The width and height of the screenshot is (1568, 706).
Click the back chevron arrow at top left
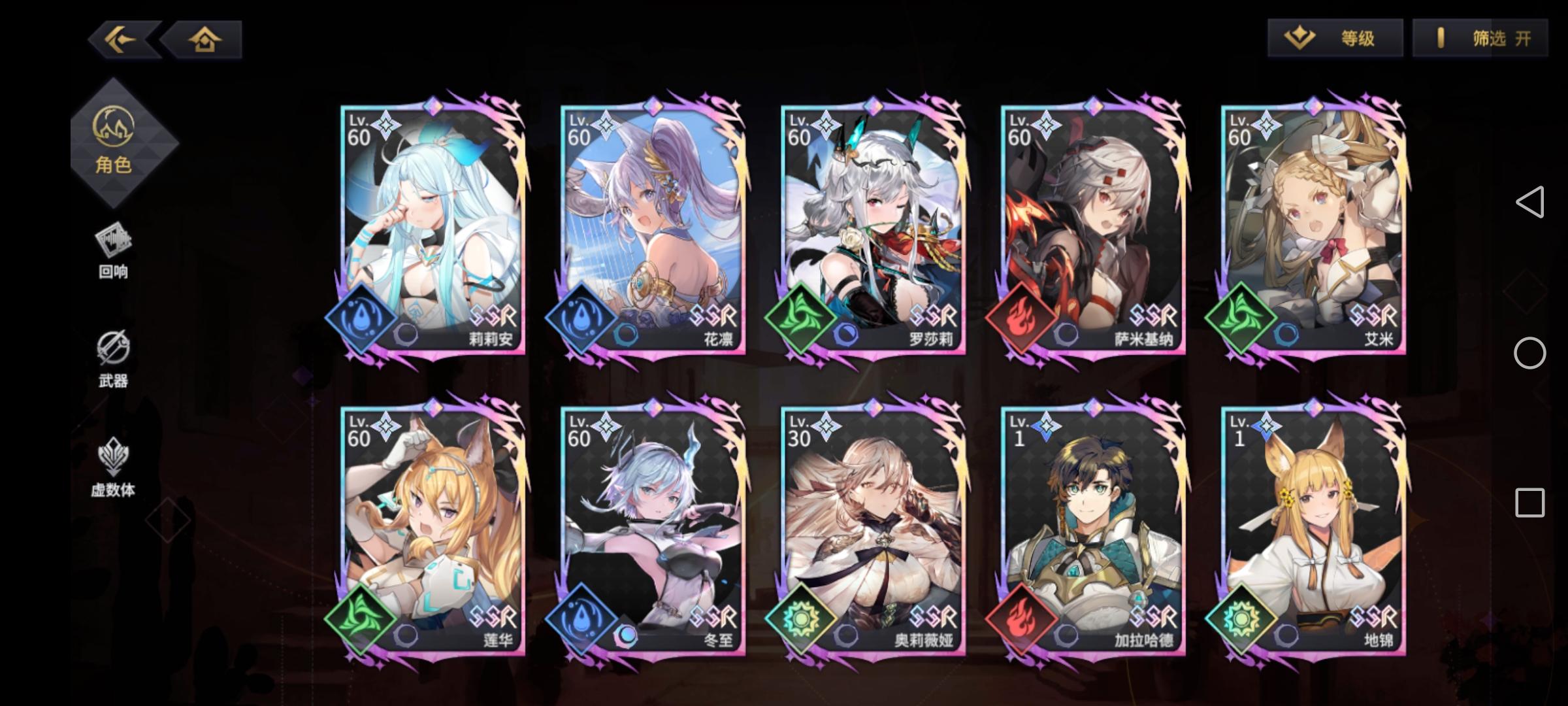click(119, 41)
